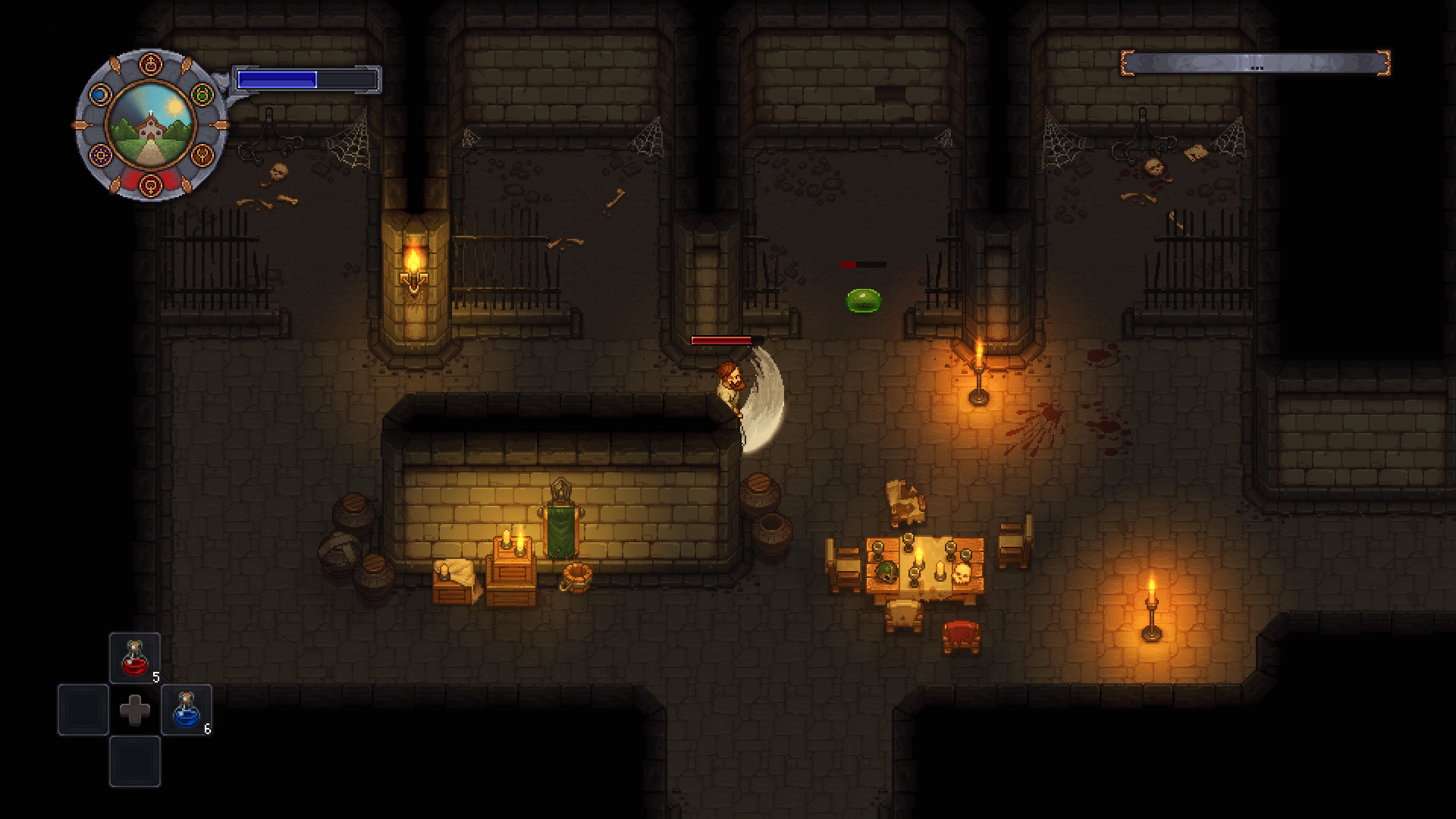This screenshot has width=1456, height=819.
Task: Click the red rune at top of day clock
Action: tap(150, 64)
